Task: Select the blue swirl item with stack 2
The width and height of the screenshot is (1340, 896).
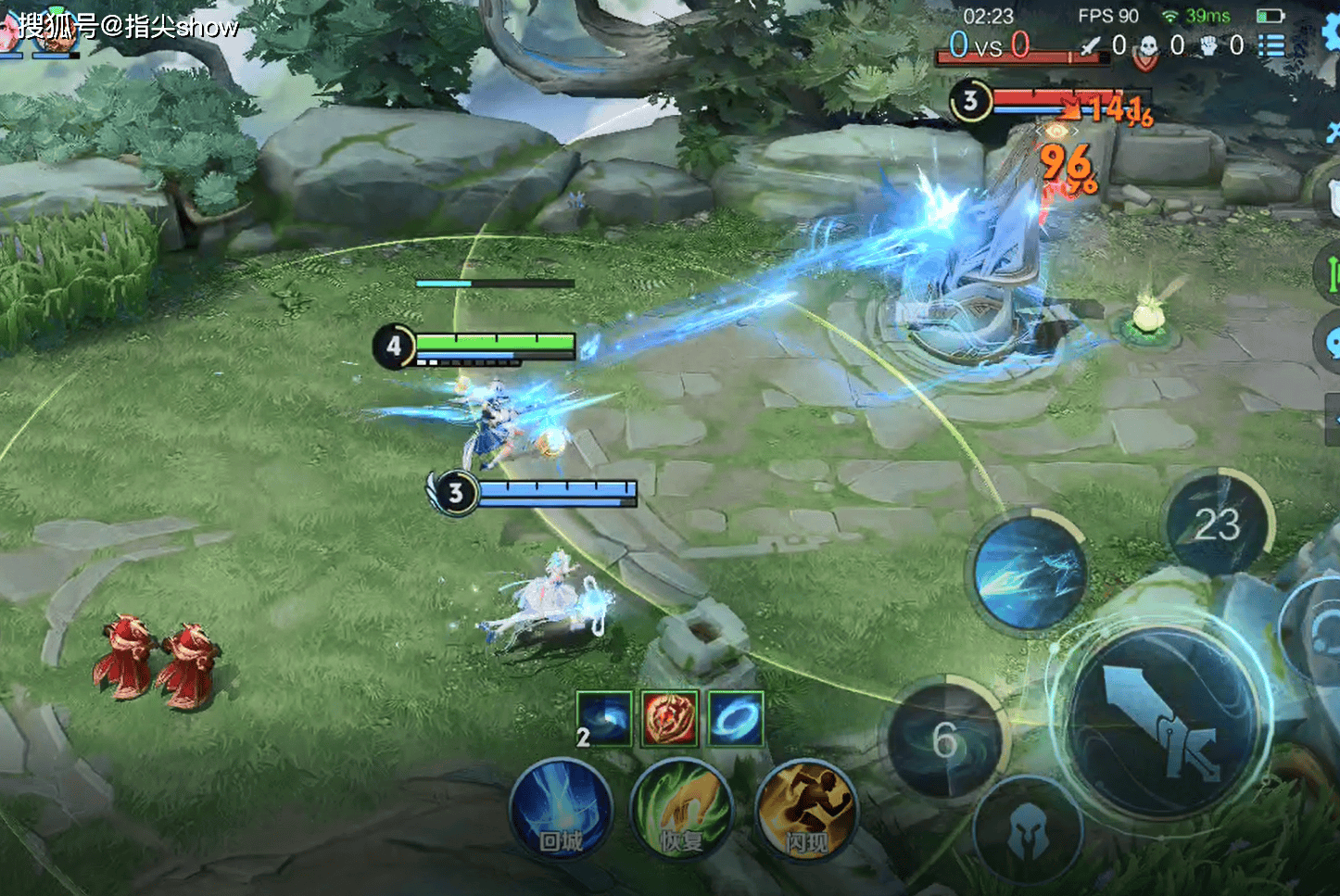Action: (x=604, y=719)
